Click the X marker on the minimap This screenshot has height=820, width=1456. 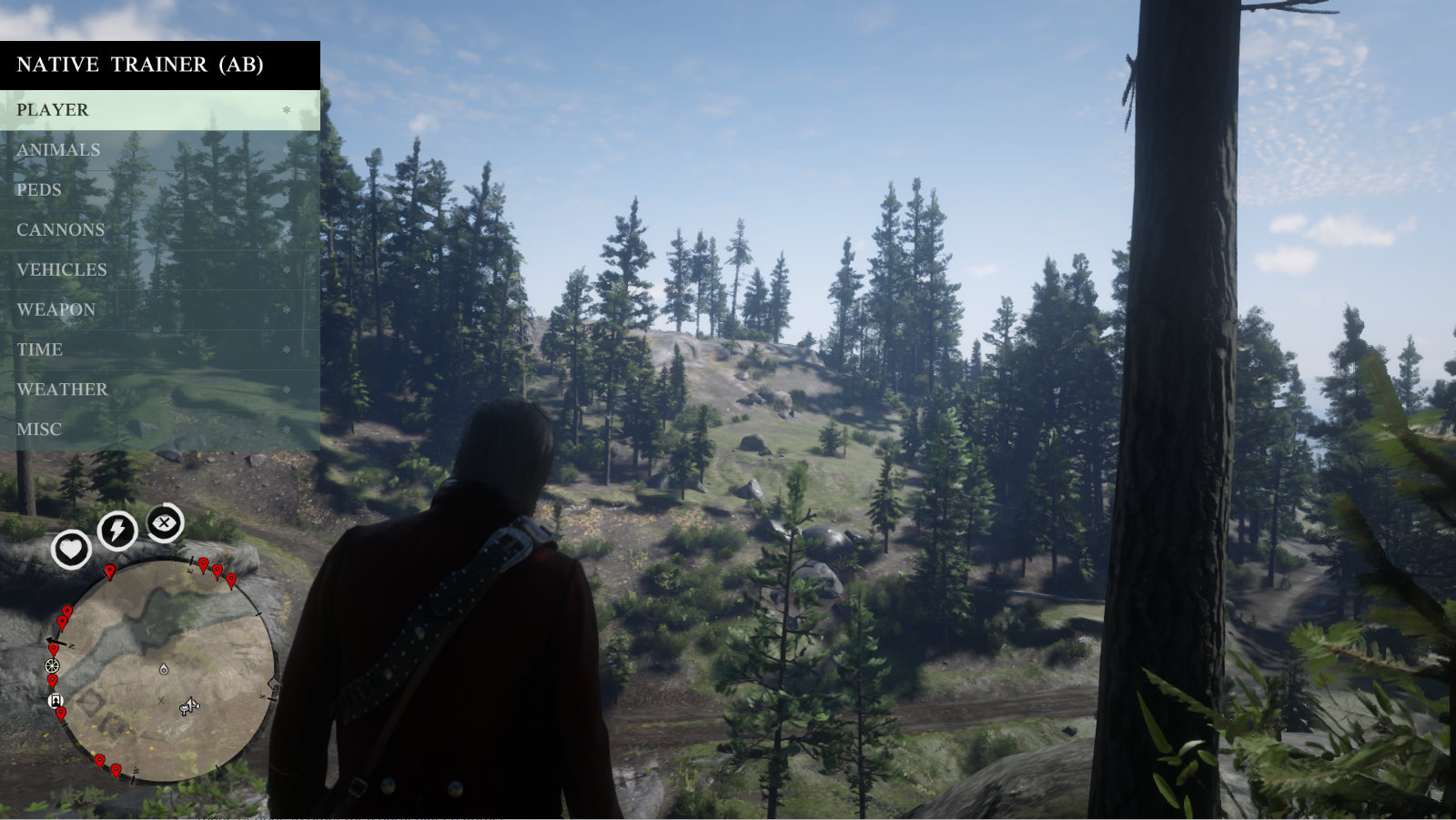[160, 701]
